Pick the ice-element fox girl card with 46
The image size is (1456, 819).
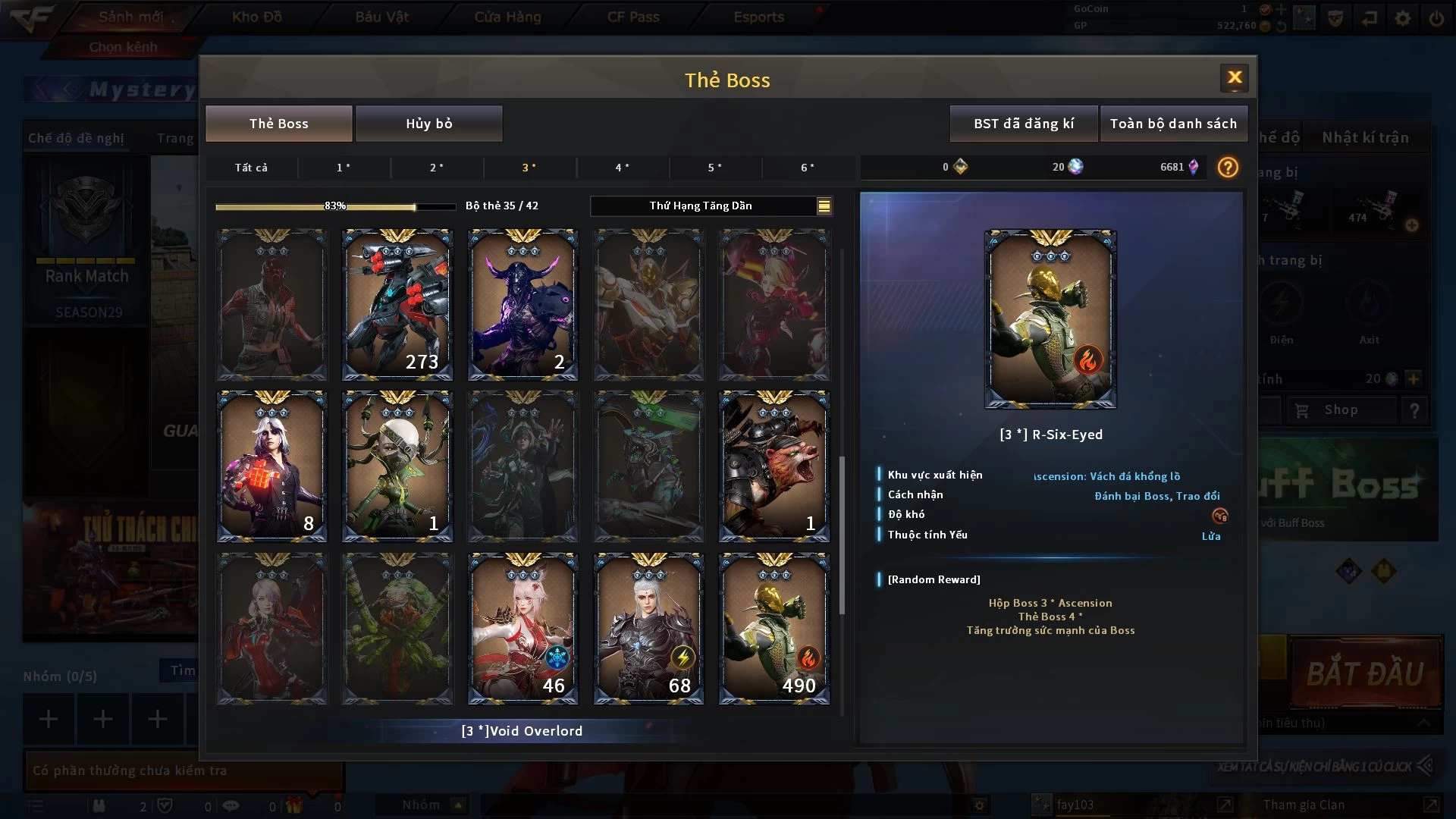point(522,629)
